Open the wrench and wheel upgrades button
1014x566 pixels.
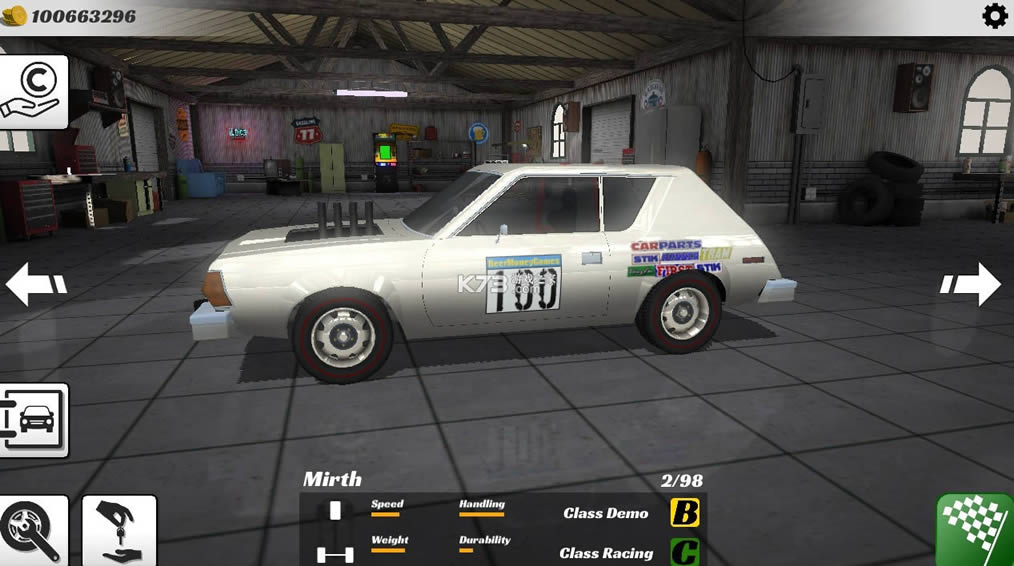click(32, 531)
